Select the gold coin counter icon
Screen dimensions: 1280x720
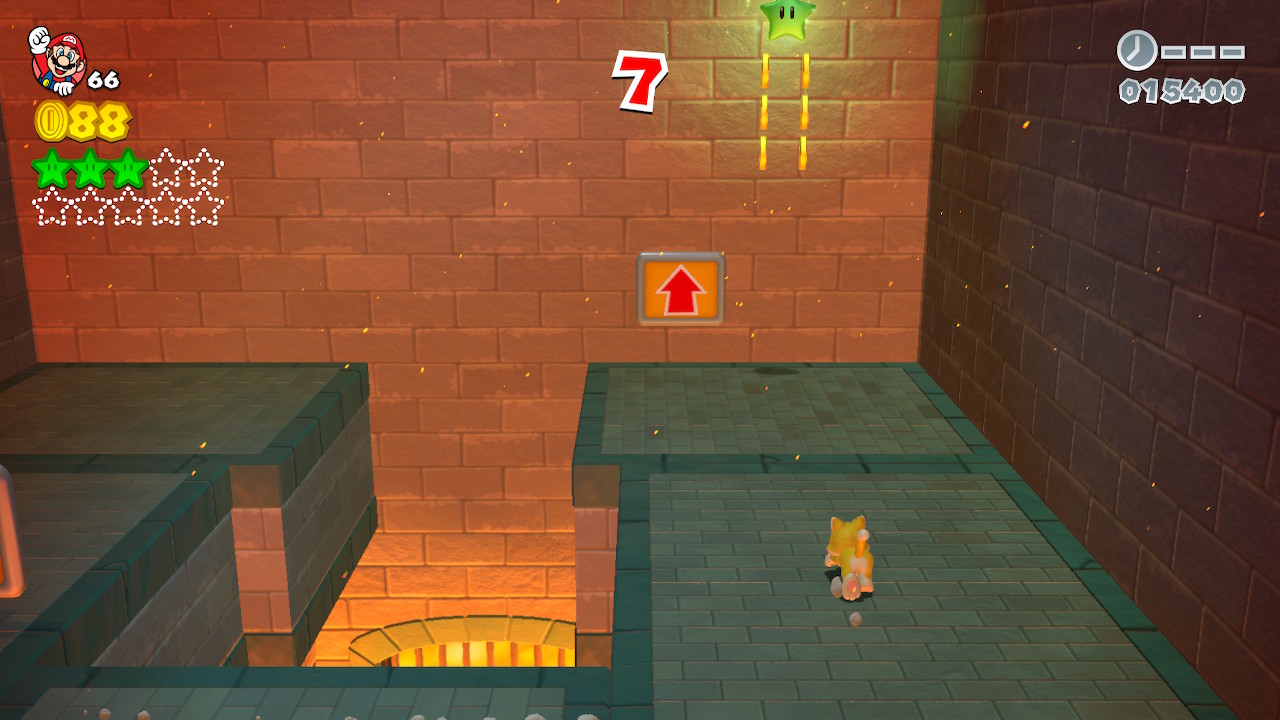coord(52,122)
